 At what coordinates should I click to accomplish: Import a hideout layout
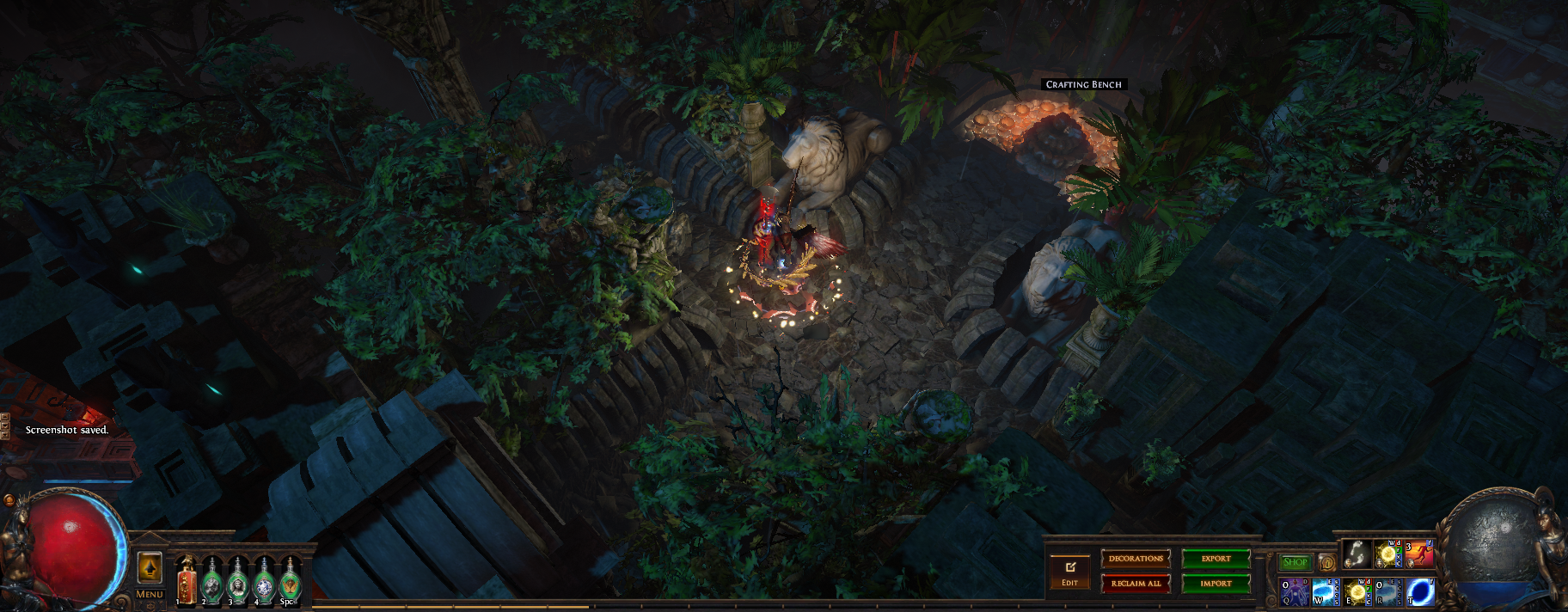(1216, 584)
